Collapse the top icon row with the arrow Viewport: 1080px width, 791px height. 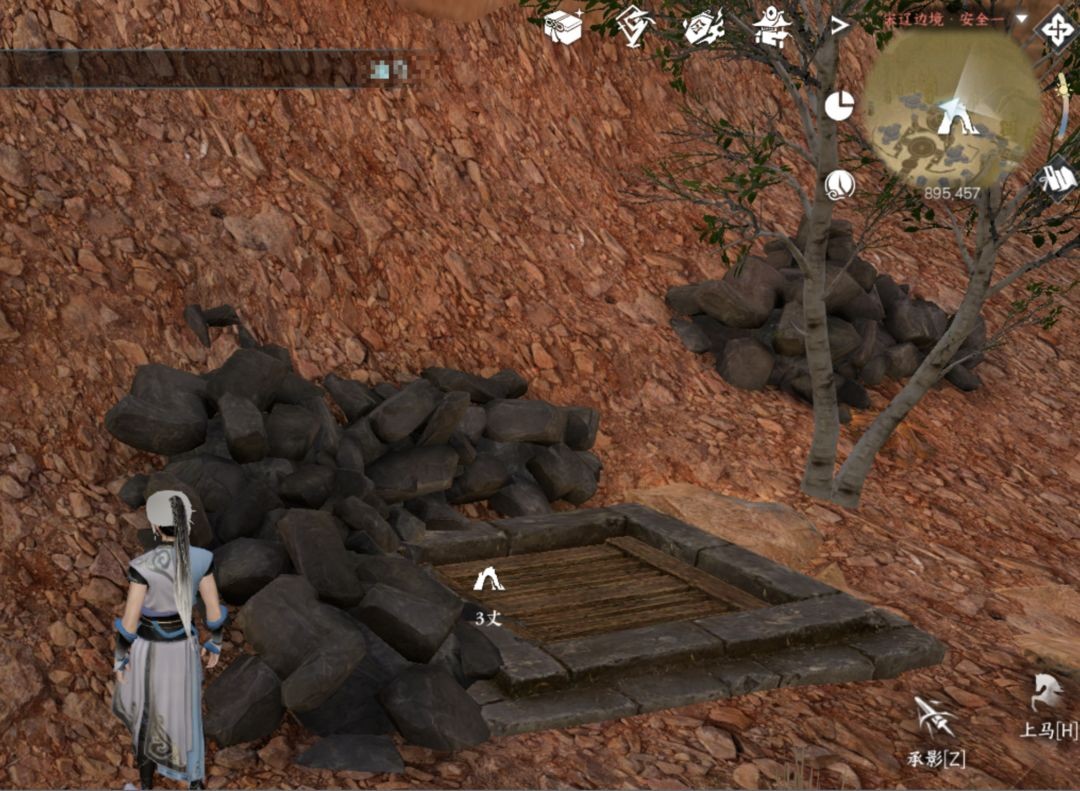[839, 24]
